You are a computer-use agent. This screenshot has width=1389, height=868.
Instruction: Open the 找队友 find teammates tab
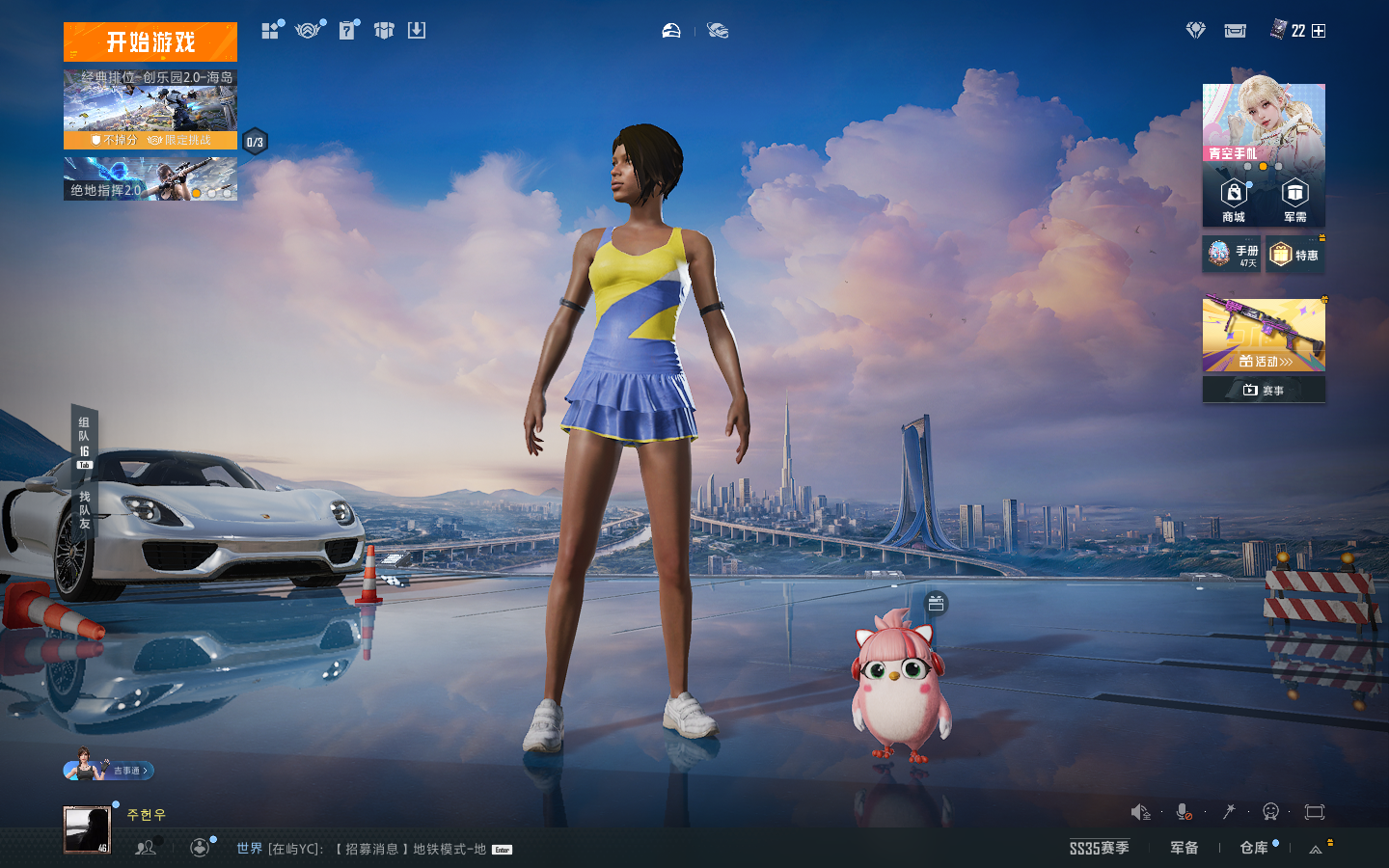(x=85, y=509)
